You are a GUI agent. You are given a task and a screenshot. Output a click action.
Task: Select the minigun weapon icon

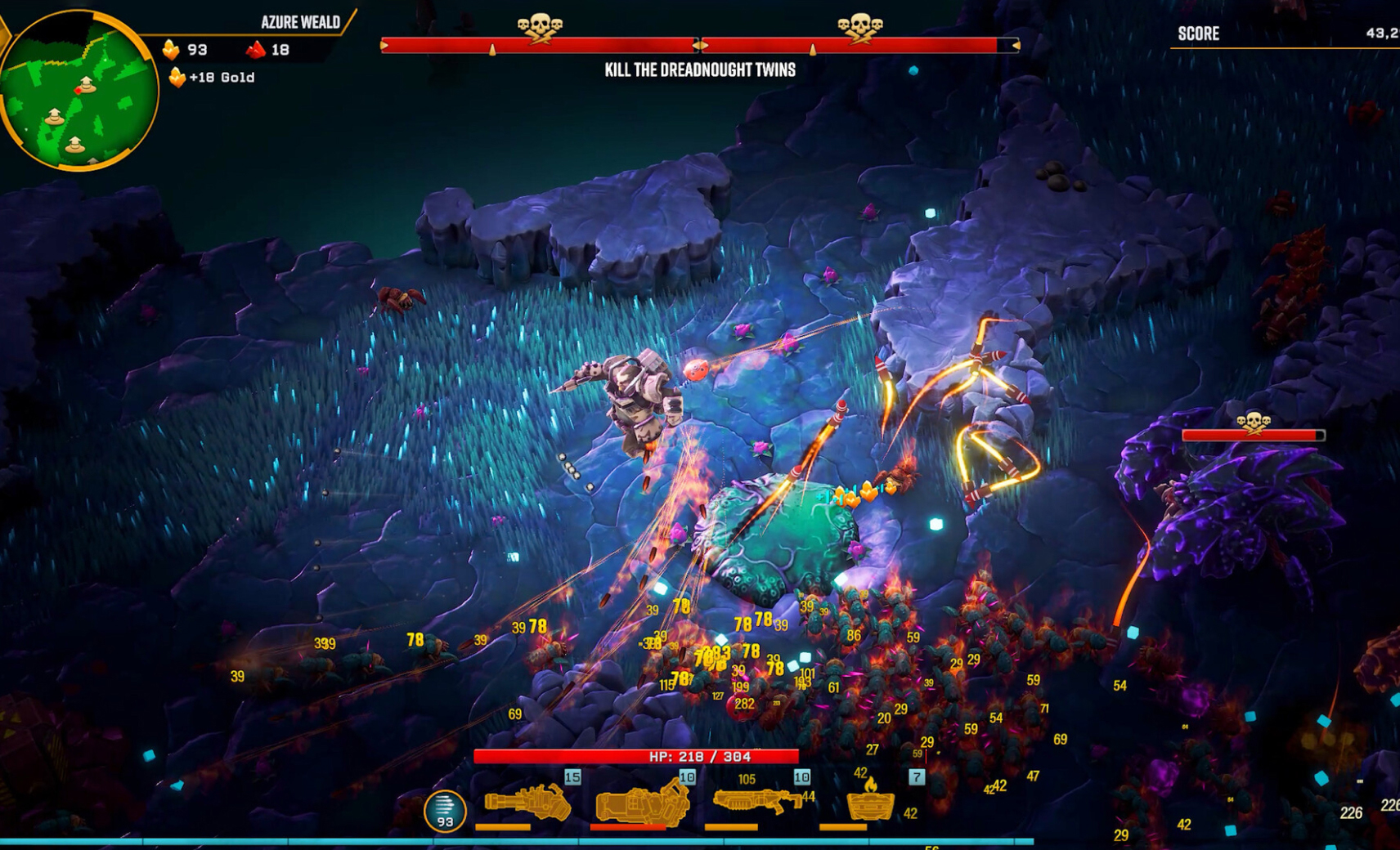click(x=527, y=803)
